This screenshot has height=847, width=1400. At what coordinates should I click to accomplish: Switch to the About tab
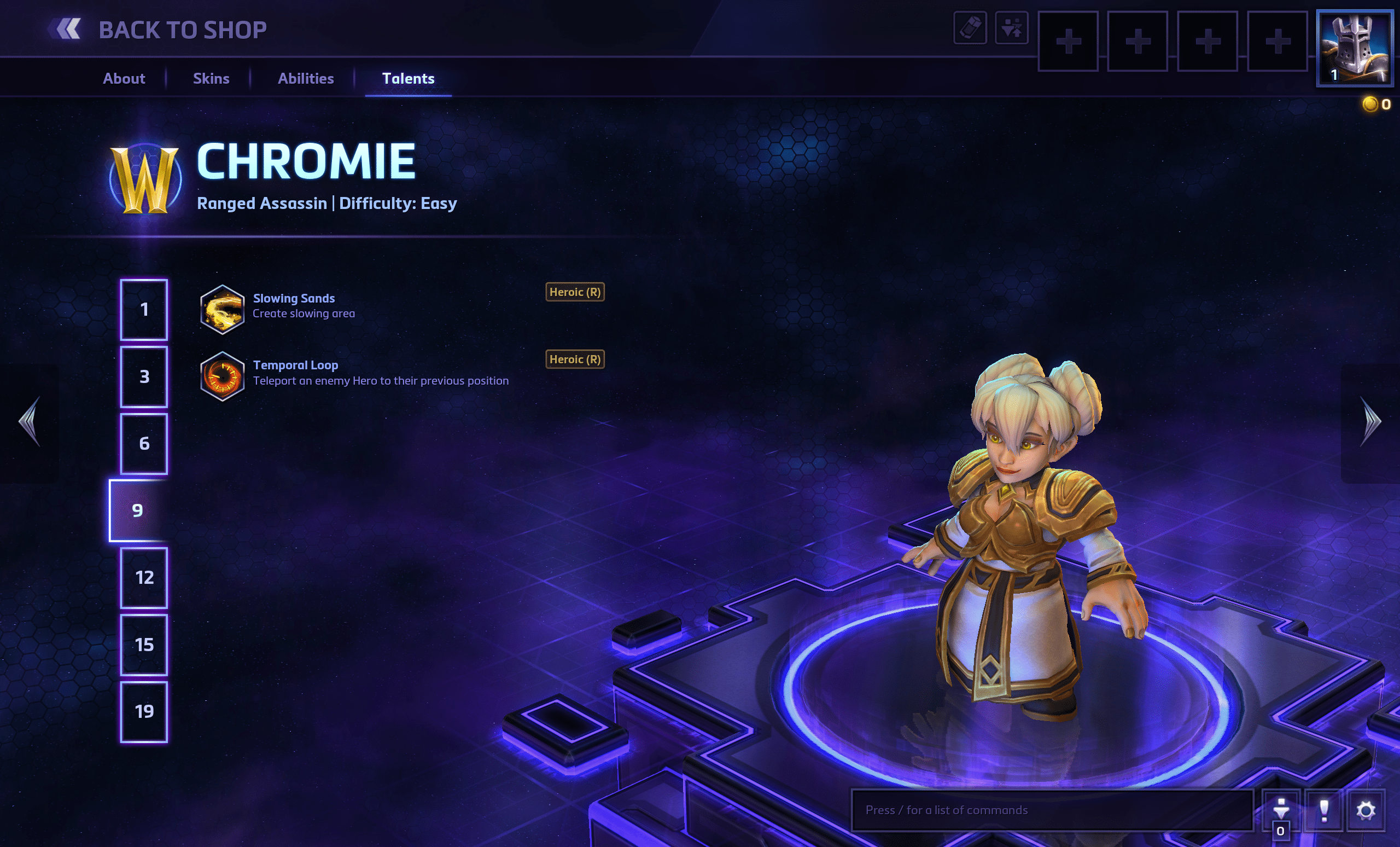[x=124, y=78]
